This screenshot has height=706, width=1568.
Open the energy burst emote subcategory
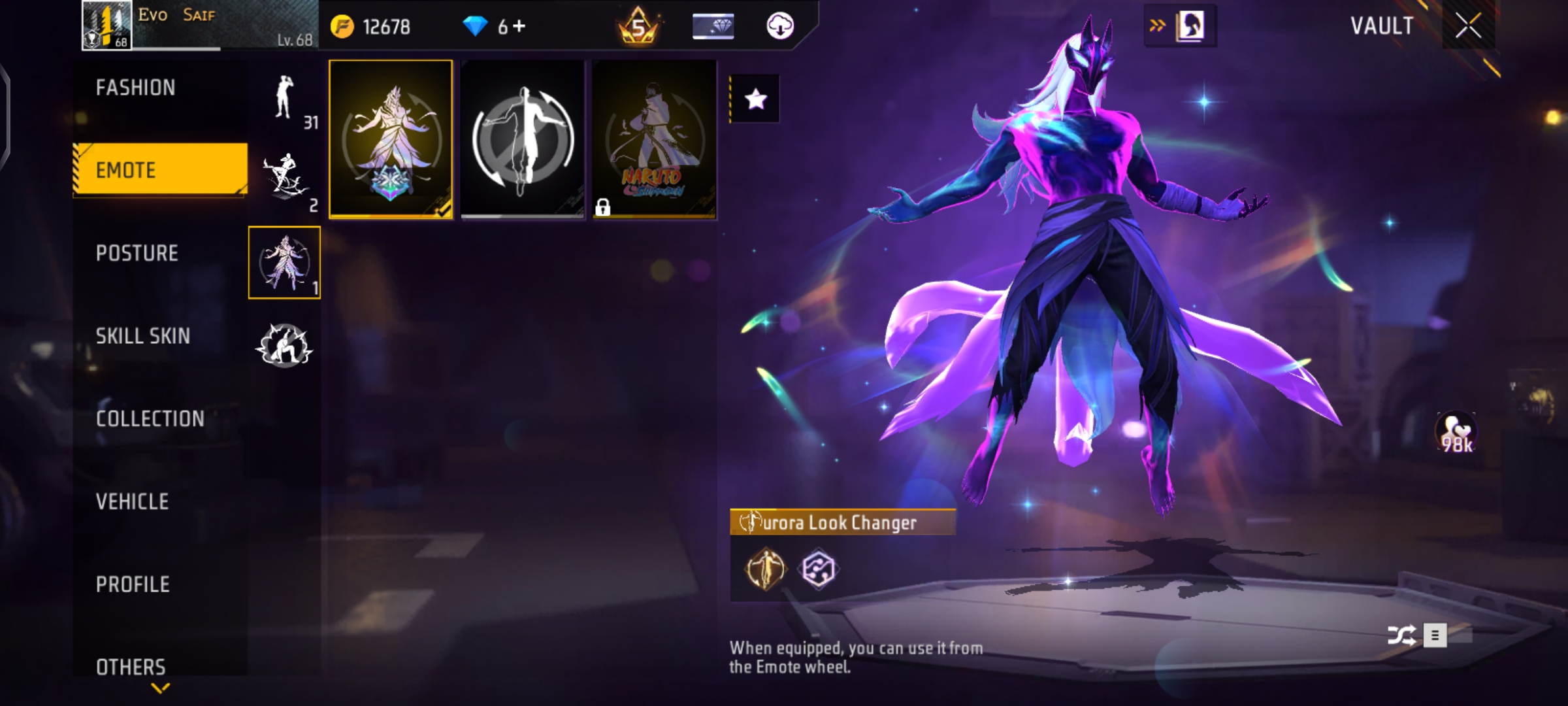click(284, 345)
